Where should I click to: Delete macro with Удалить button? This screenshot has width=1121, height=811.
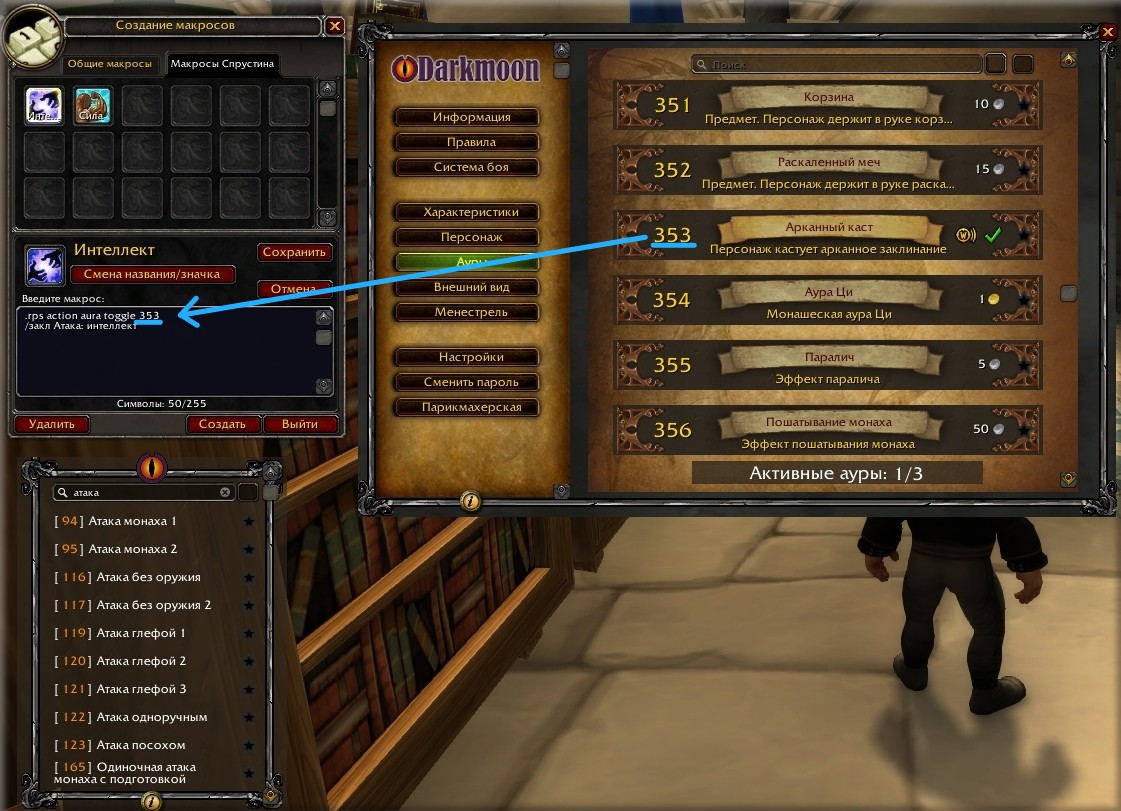[52, 424]
